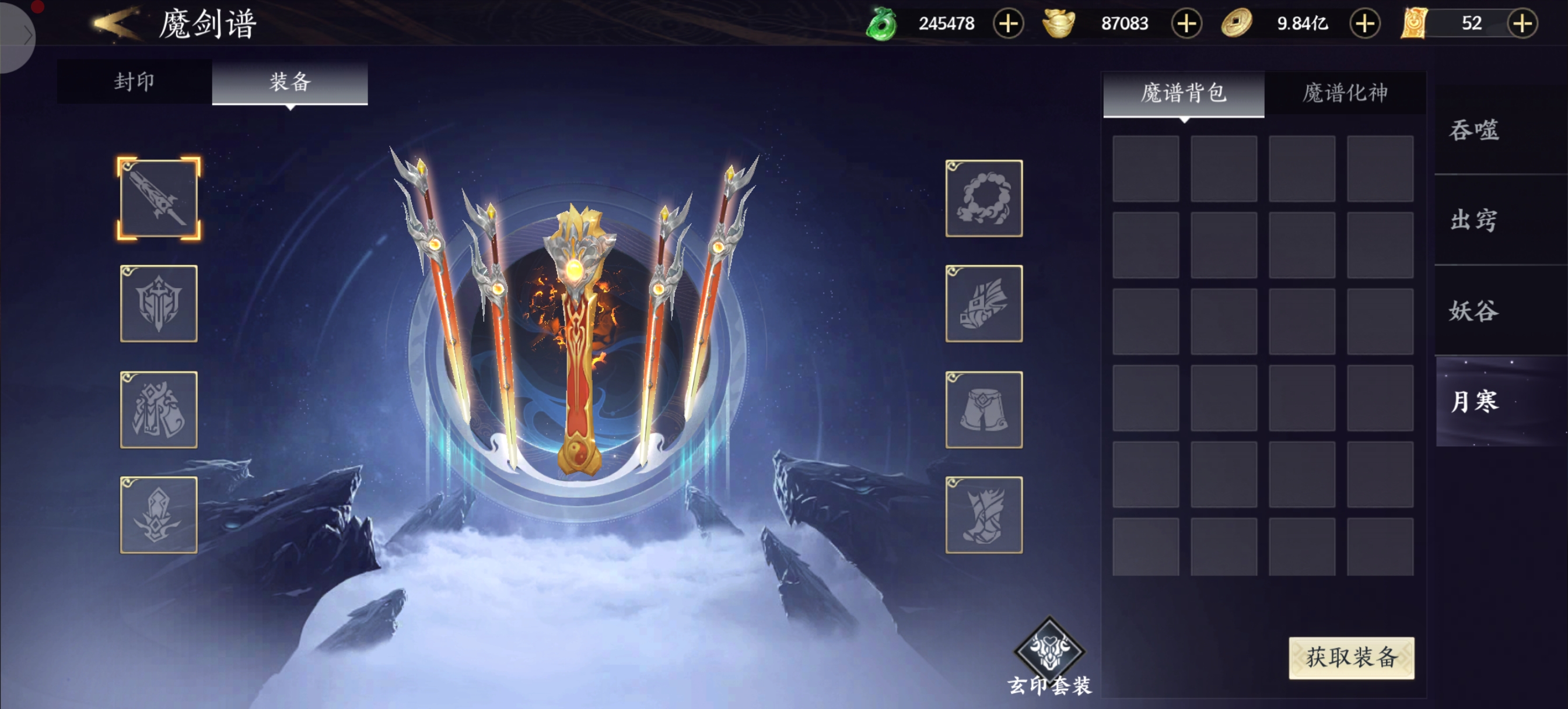This screenshot has height=709, width=1568.
Task: Click the 获取装备 button
Action: [x=1350, y=657]
